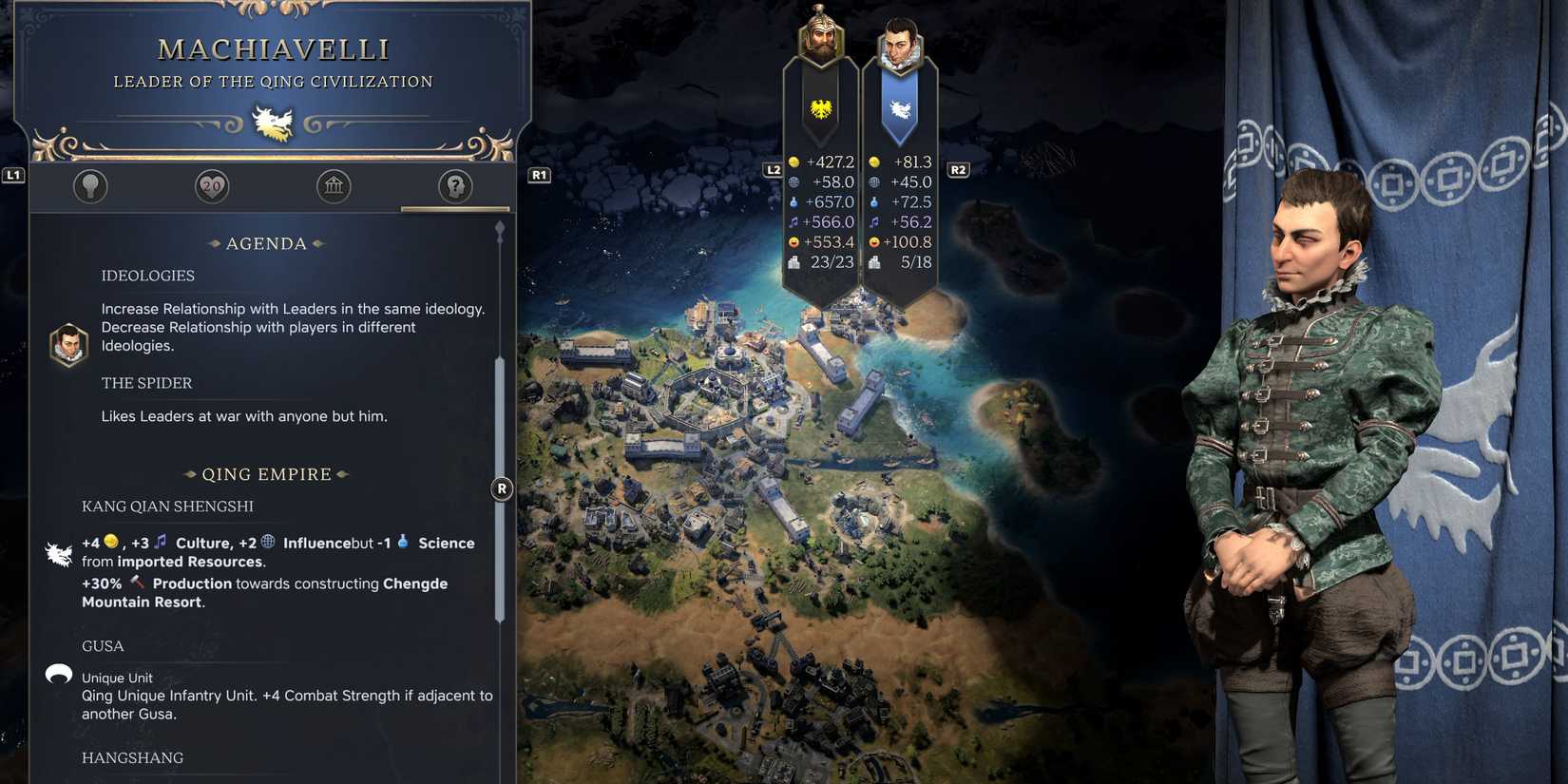The image size is (1568, 784).
Task: Open the government building tab
Action: pyautogui.click(x=333, y=186)
